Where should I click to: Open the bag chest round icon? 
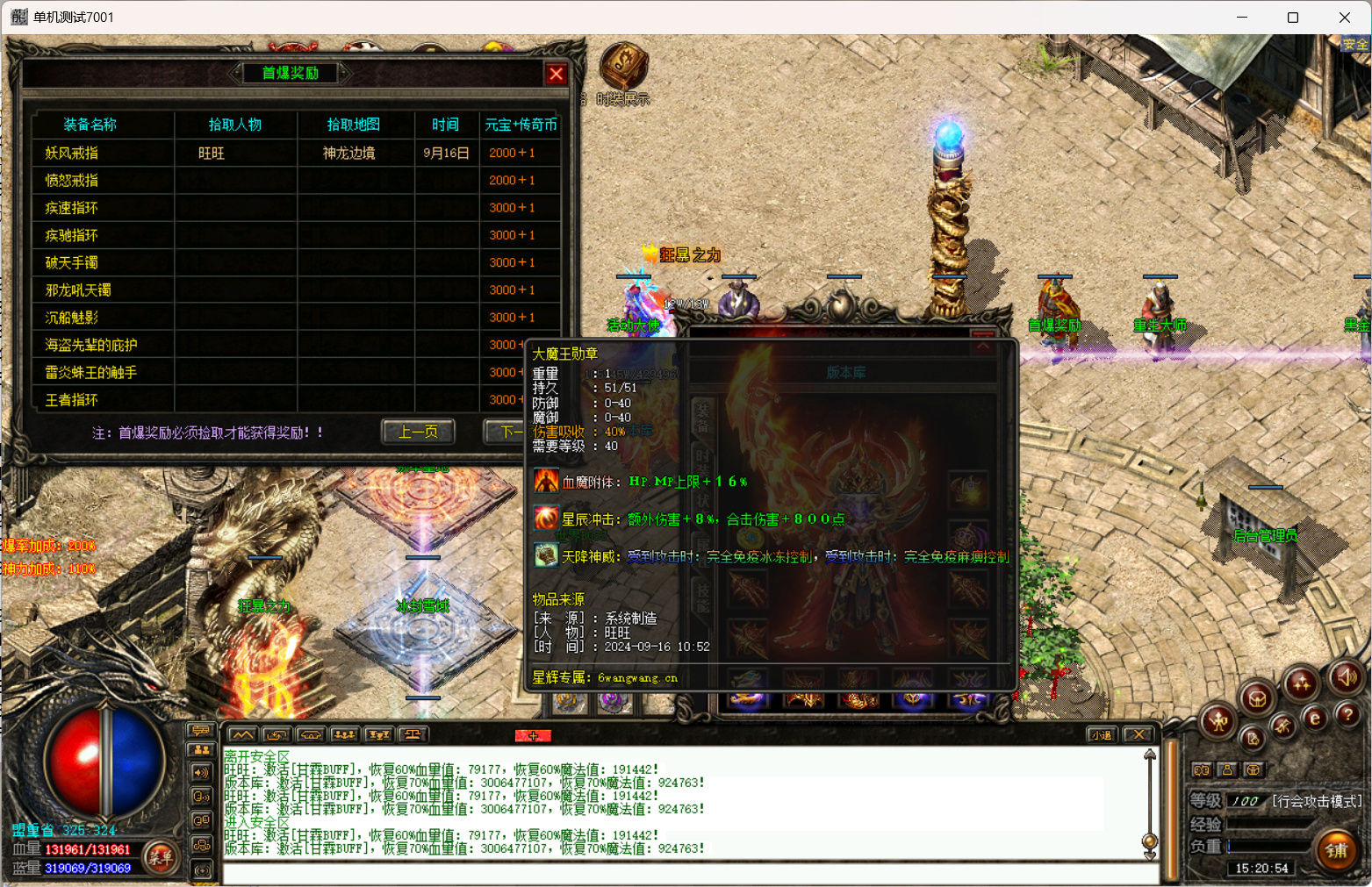pos(1257,698)
